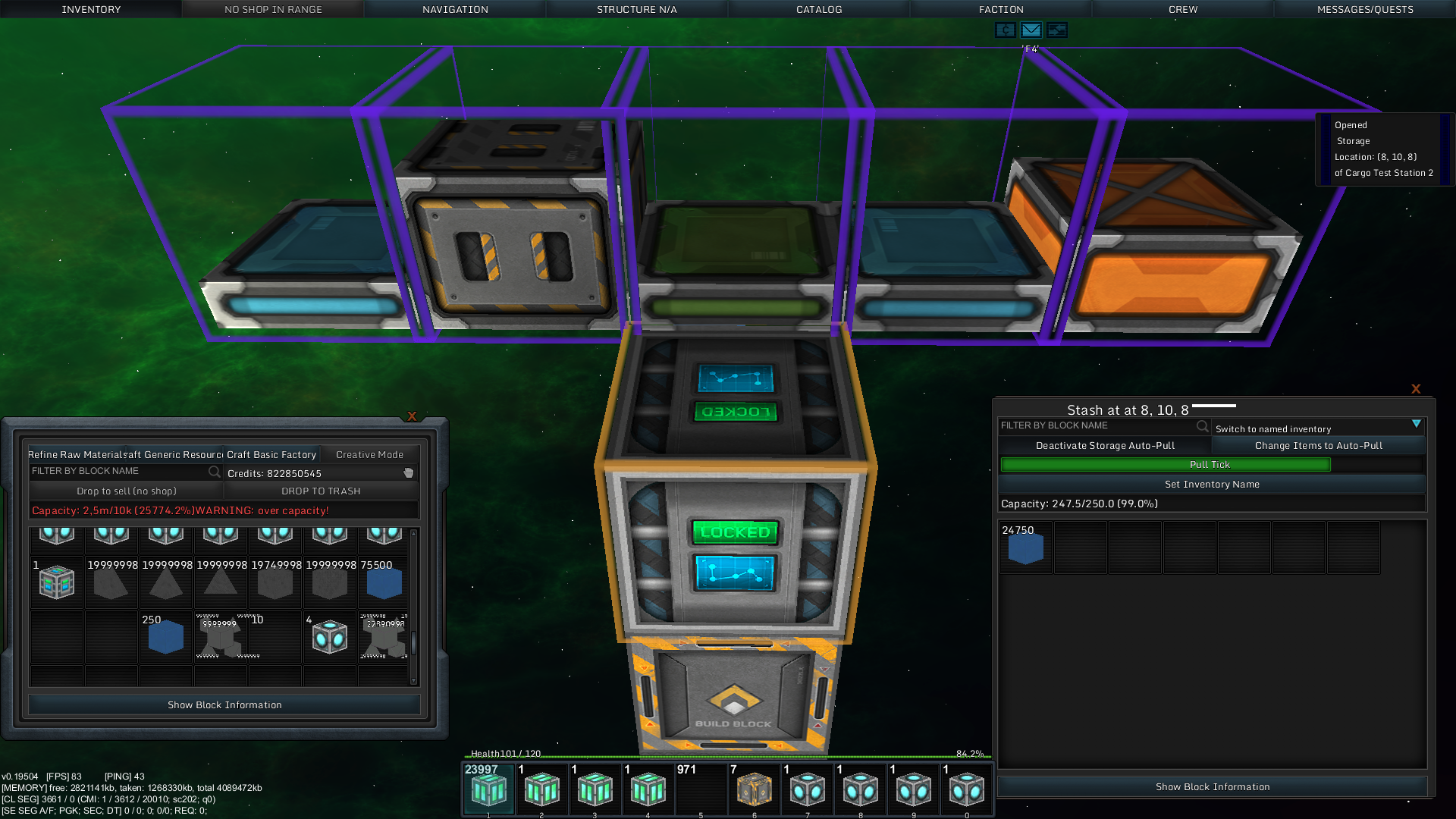The image size is (1456, 819).
Task: Click the mail envelope icon
Action: click(x=1031, y=30)
